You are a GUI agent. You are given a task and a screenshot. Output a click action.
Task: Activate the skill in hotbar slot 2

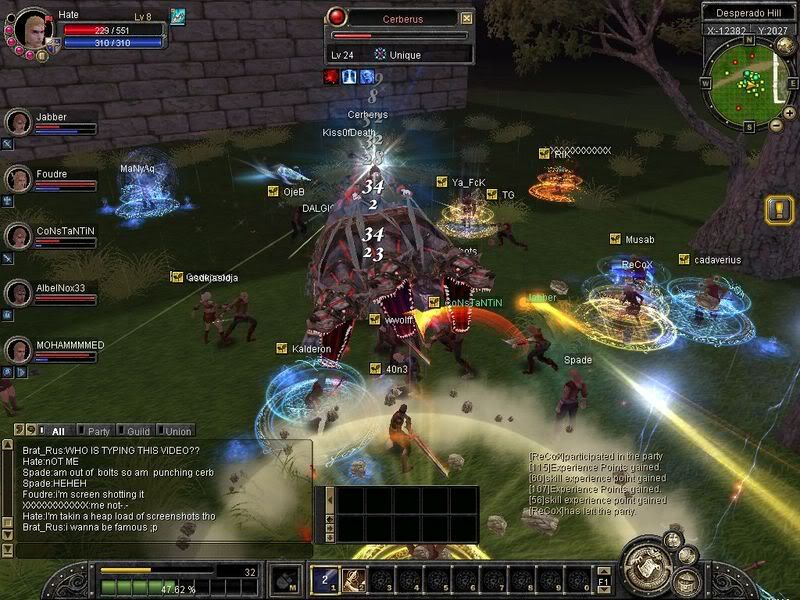[353, 579]
